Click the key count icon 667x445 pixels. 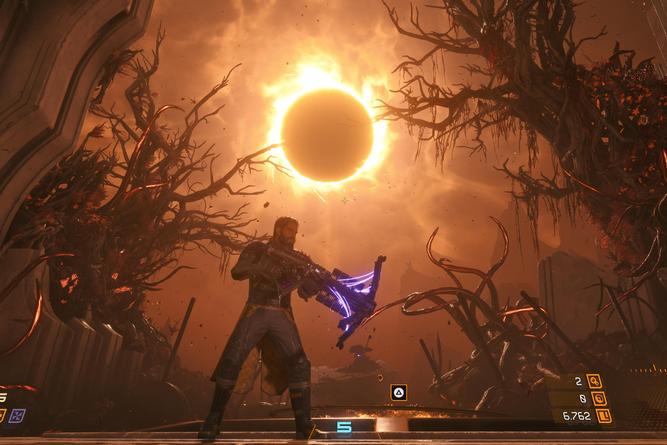[x=594, y=381]
